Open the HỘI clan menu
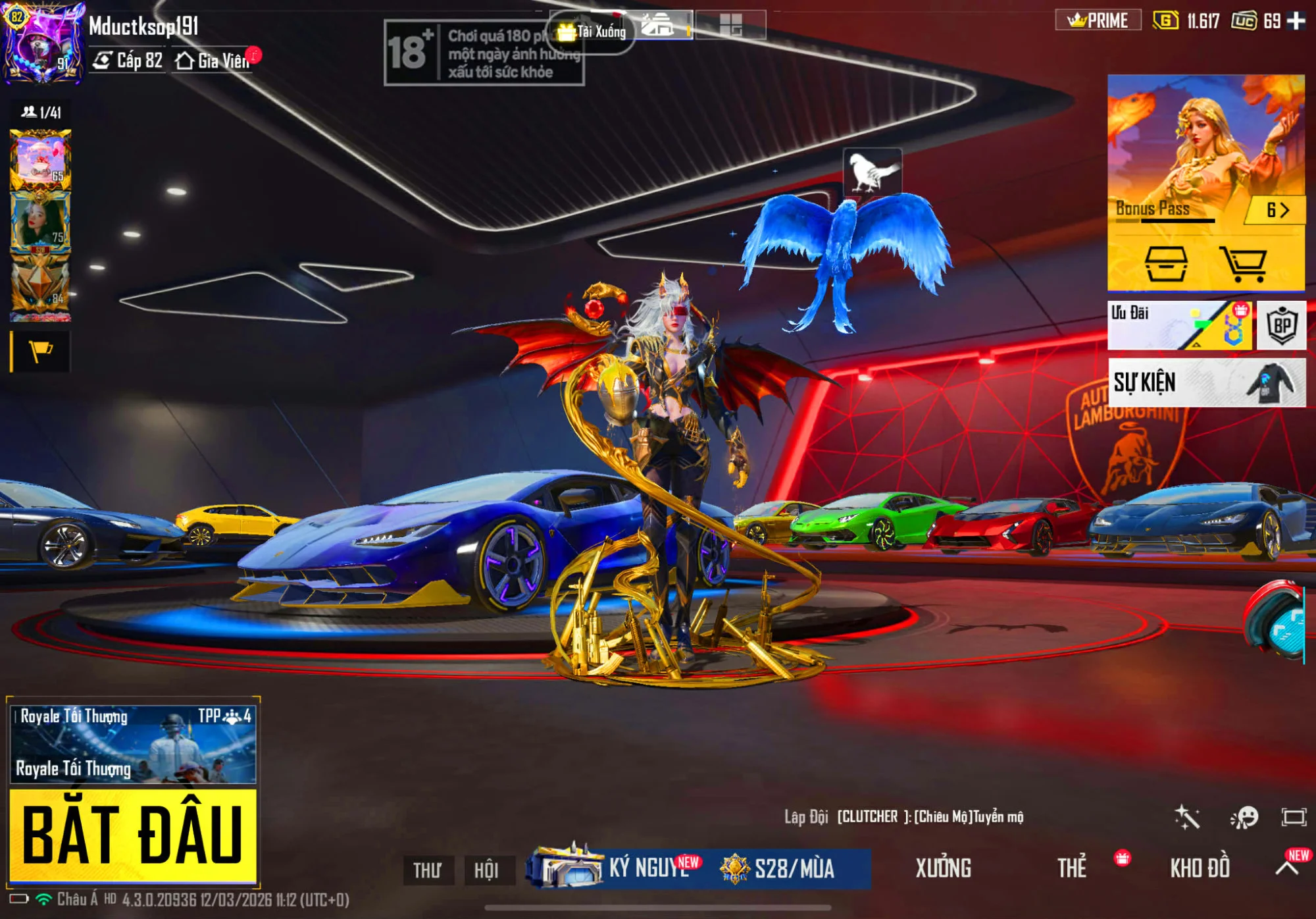This screenshot has height=919, width=1316. point(486,870)
